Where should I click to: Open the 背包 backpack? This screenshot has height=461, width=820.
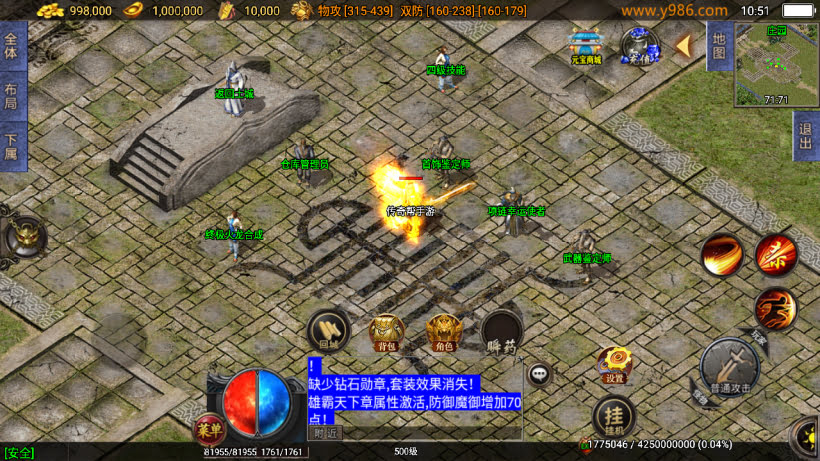click(386, 332)
